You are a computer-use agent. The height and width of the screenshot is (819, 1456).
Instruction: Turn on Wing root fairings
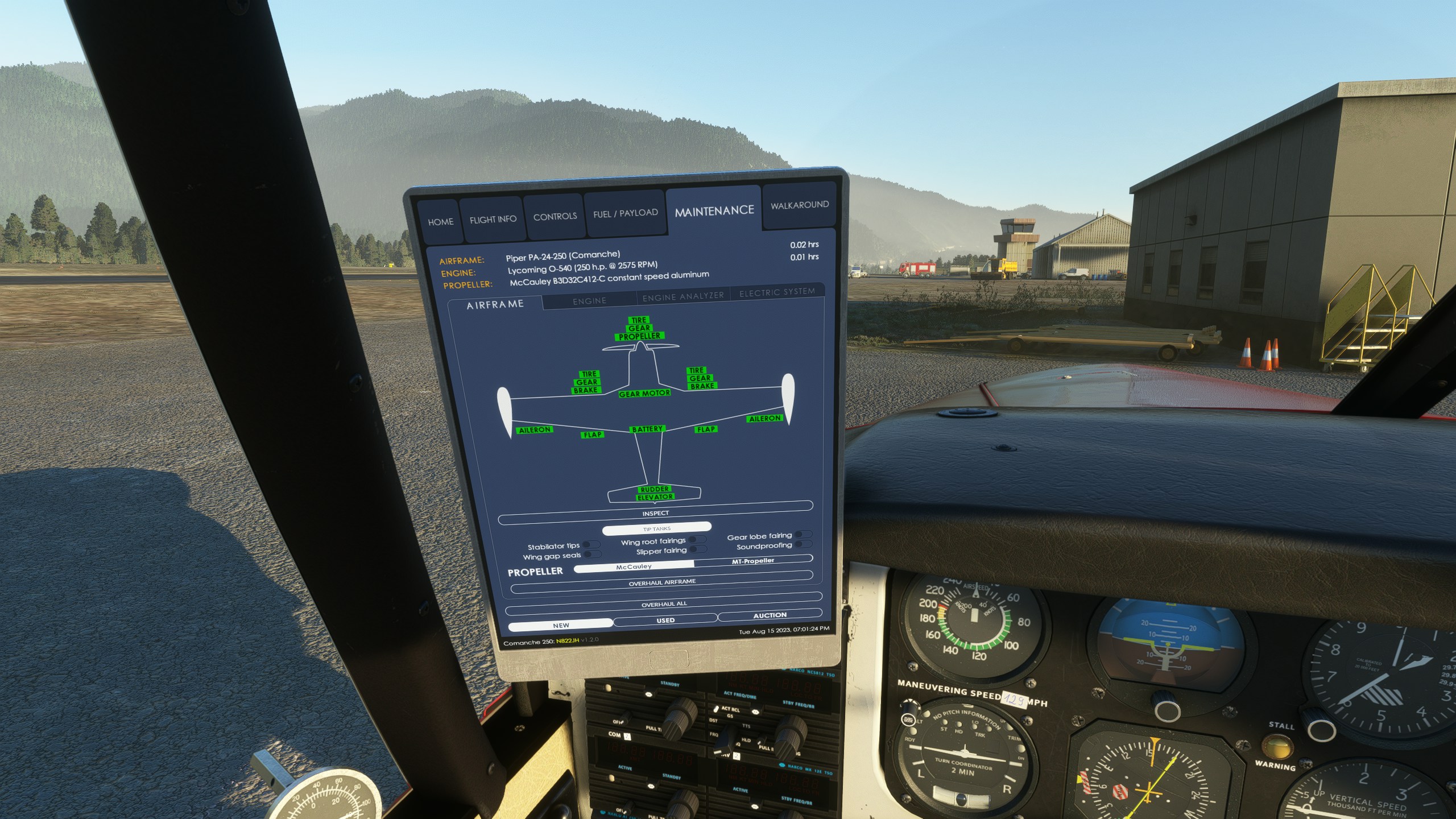click(x=697, y=540)
